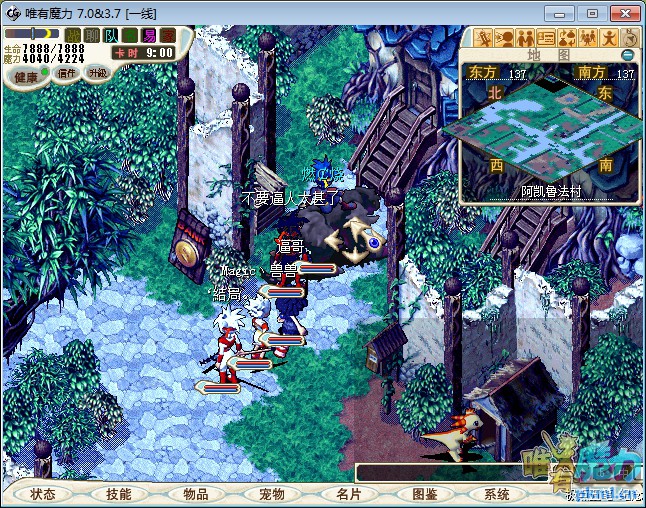Click the 升級 level-up button
This screenshot has width=646, height=508.
click(97, 73)
